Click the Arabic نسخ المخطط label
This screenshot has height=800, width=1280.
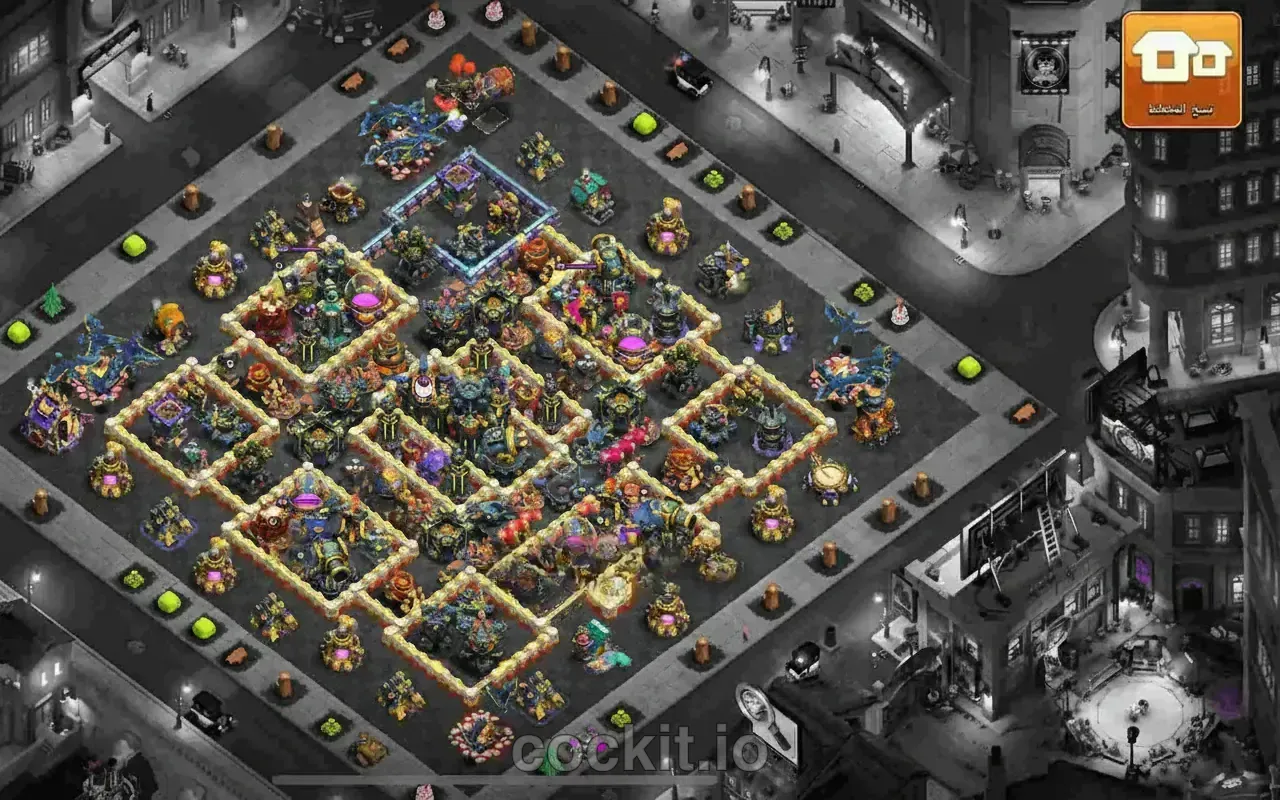click(x=1180, y=100)
